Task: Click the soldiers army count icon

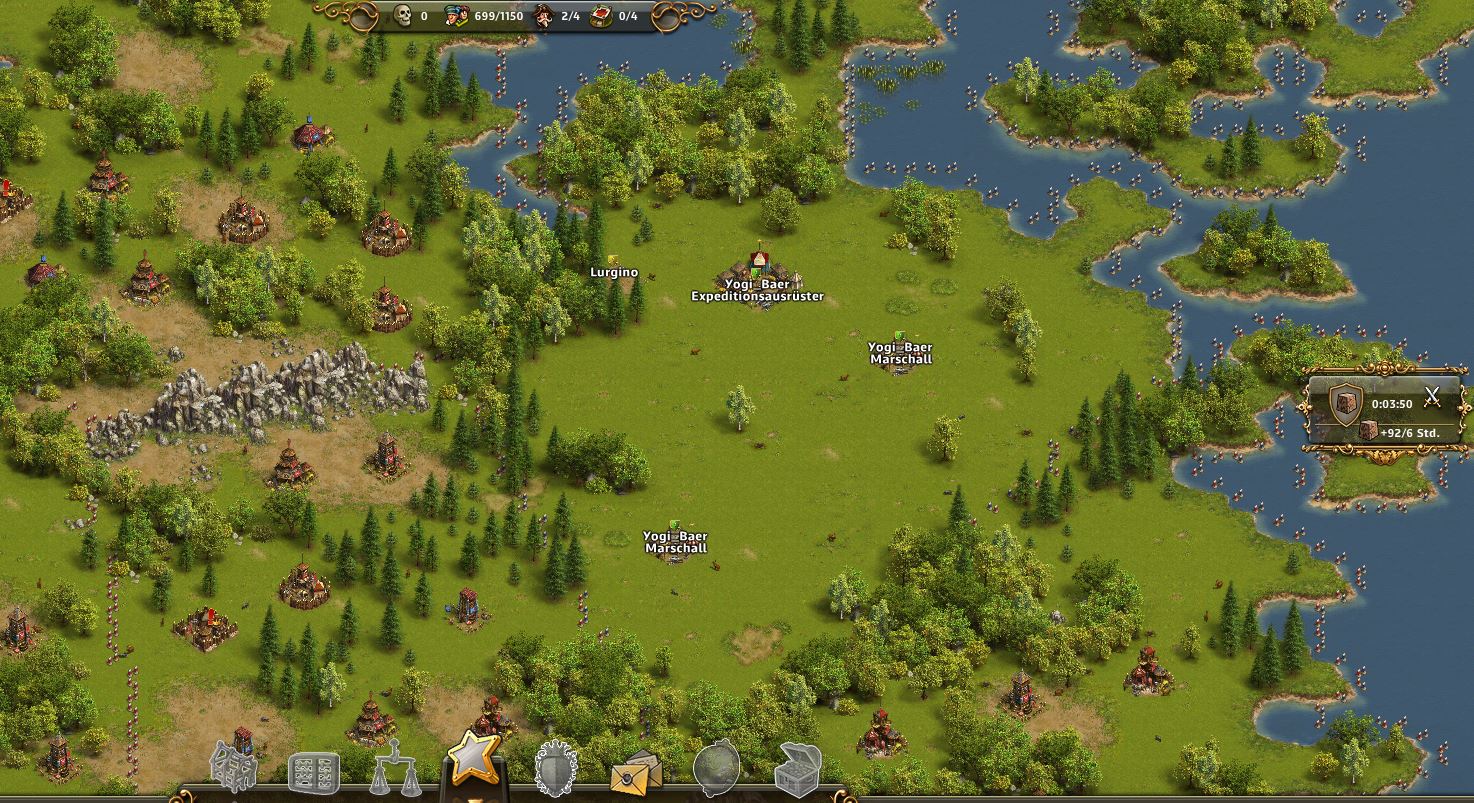Action: [x=457, y=16]
